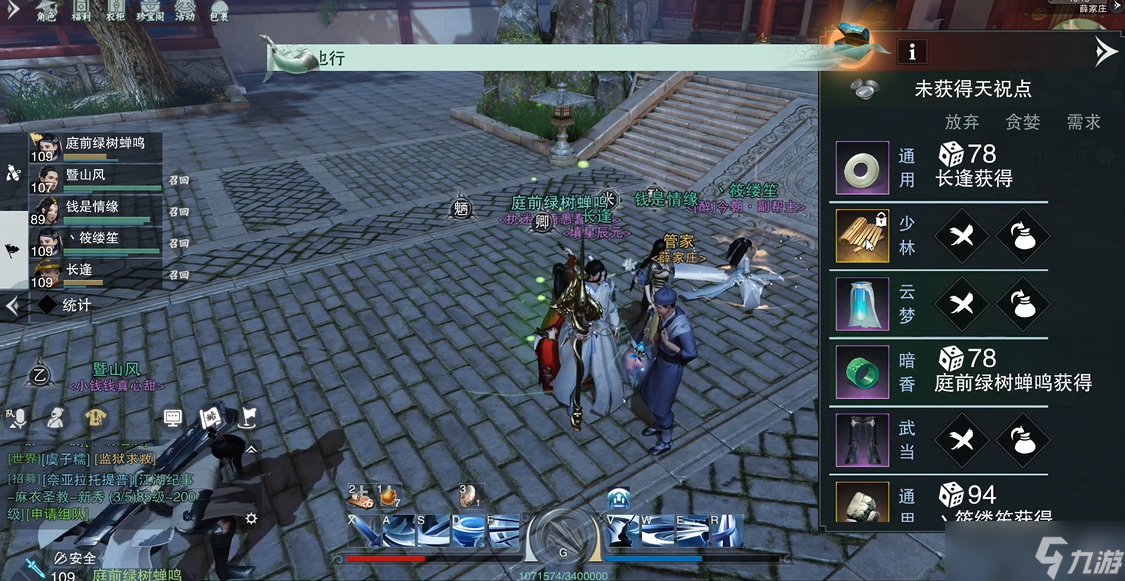Collapse the loot roll panel with the arrow
Image resolution: width=1125 pixels, height=581 pixels.
[x=1104, y=51]
